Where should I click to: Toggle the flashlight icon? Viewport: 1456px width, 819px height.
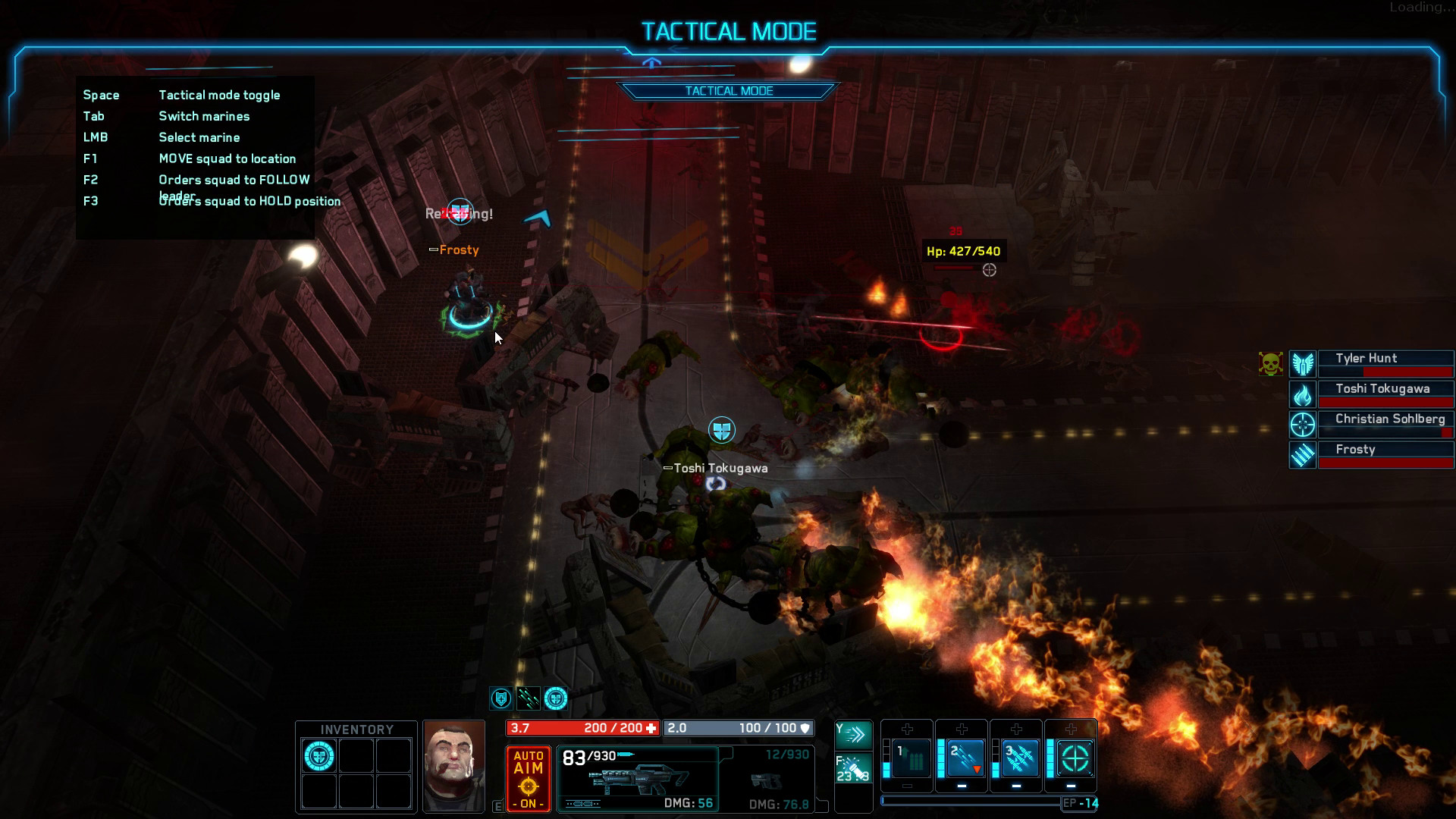[x=853, y=767]
